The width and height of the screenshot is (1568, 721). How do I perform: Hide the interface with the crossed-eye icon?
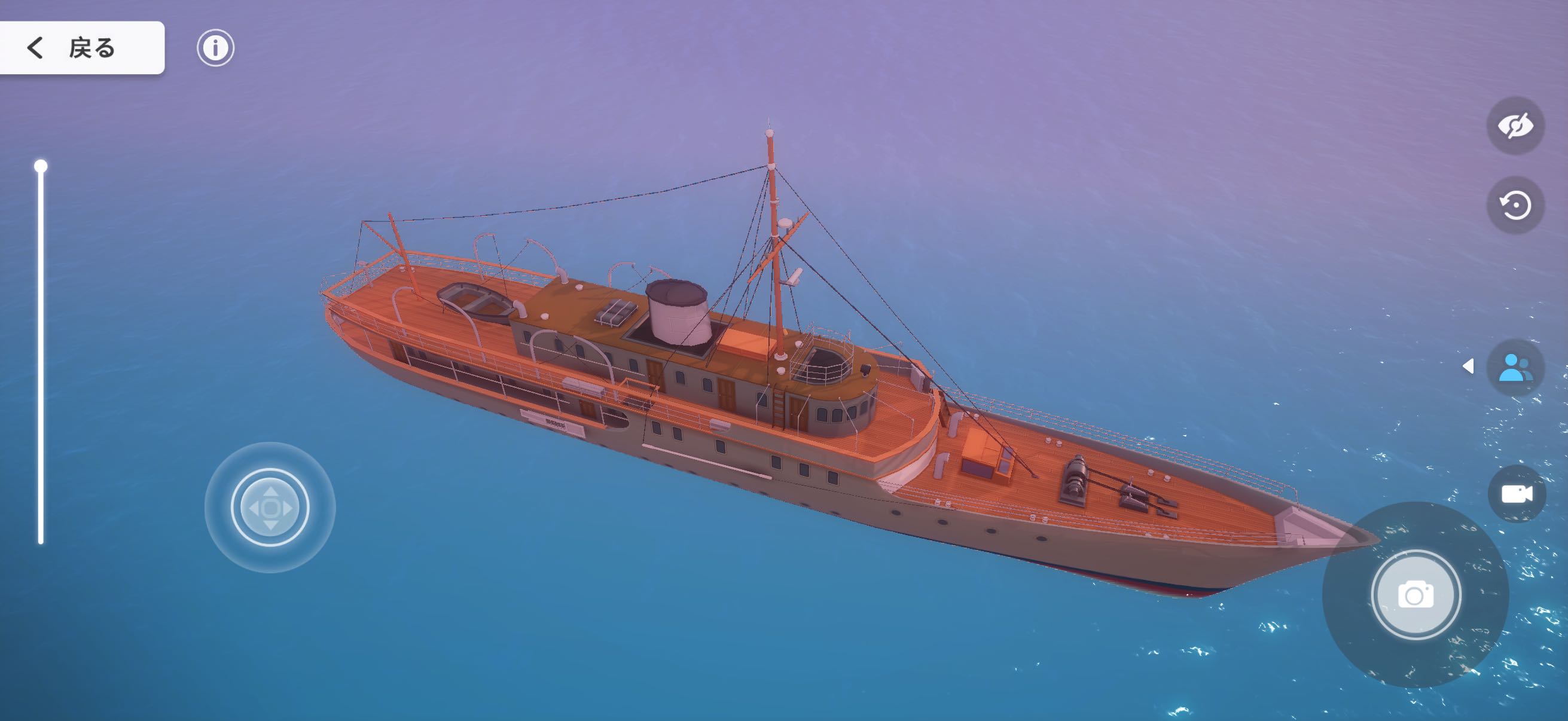[x=1514, y=126]
